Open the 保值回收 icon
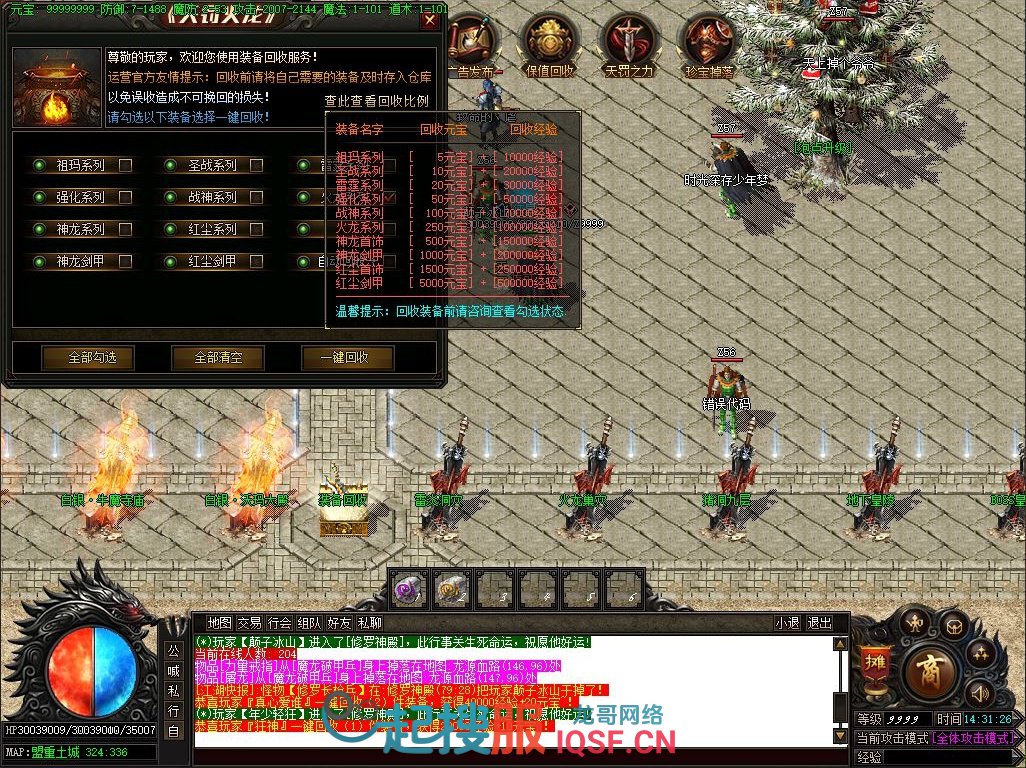The height and width of the screenshot is (768, 1026). (550, 45)
